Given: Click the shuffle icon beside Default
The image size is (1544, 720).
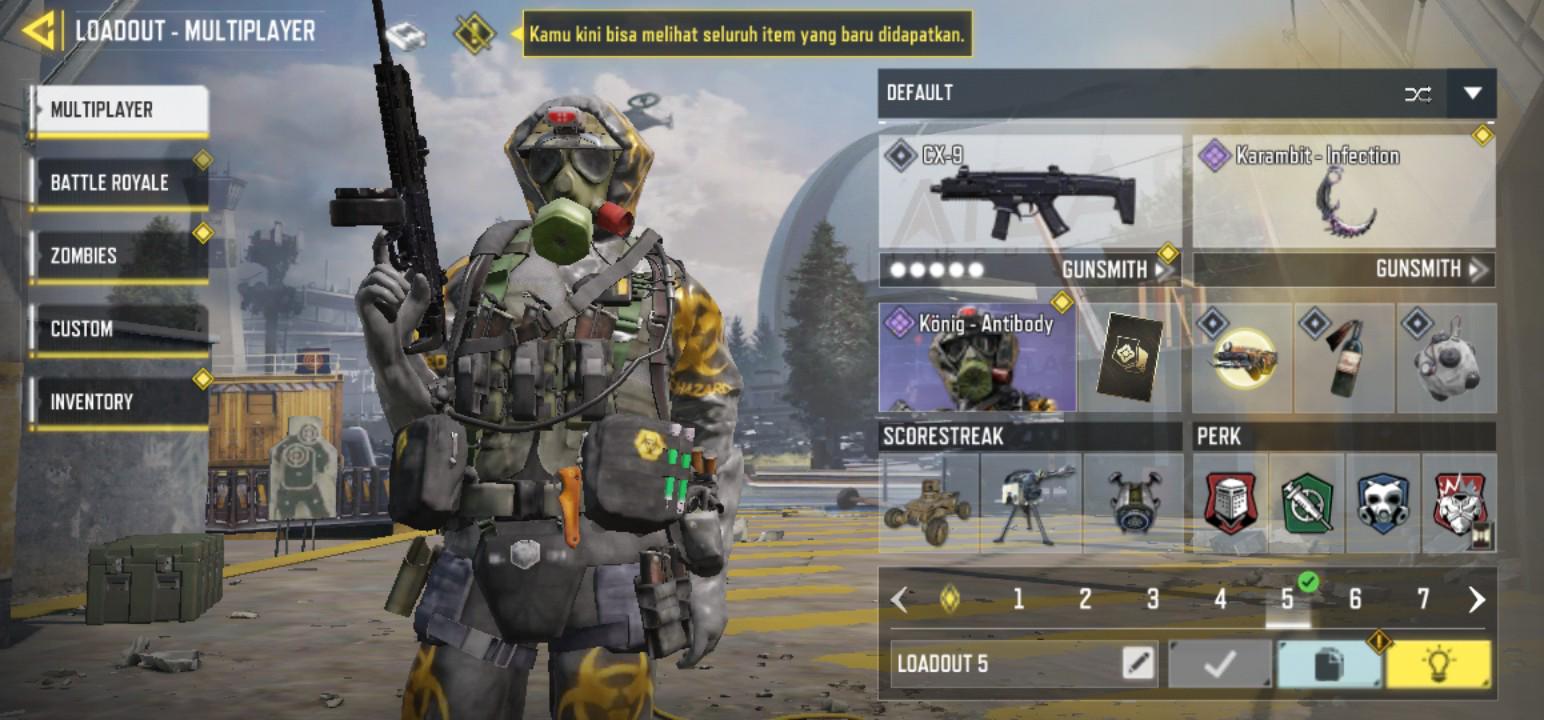Looking at the screenshot, I should pos(1417,94).
